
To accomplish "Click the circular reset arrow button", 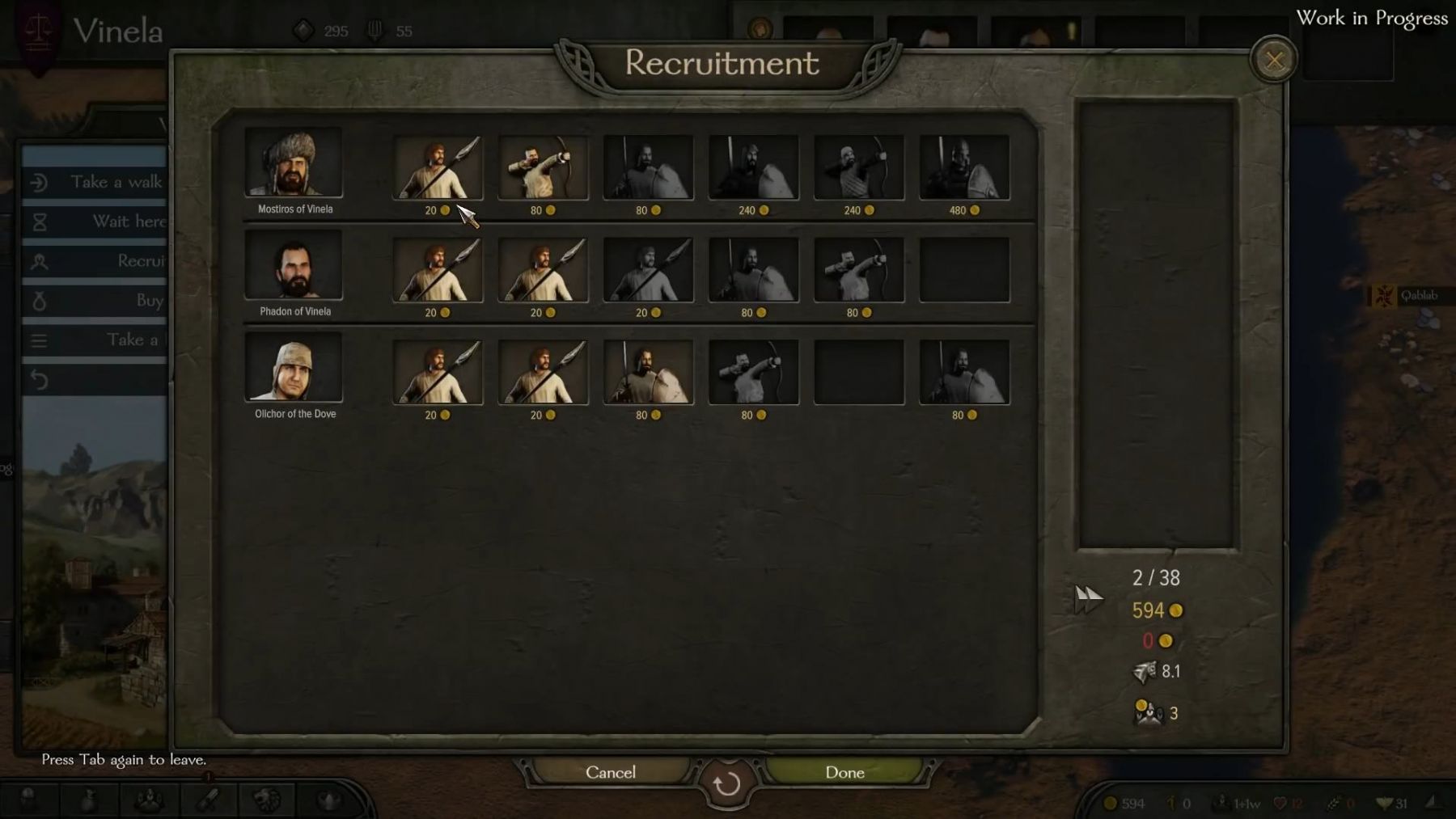I will point(726,783).
